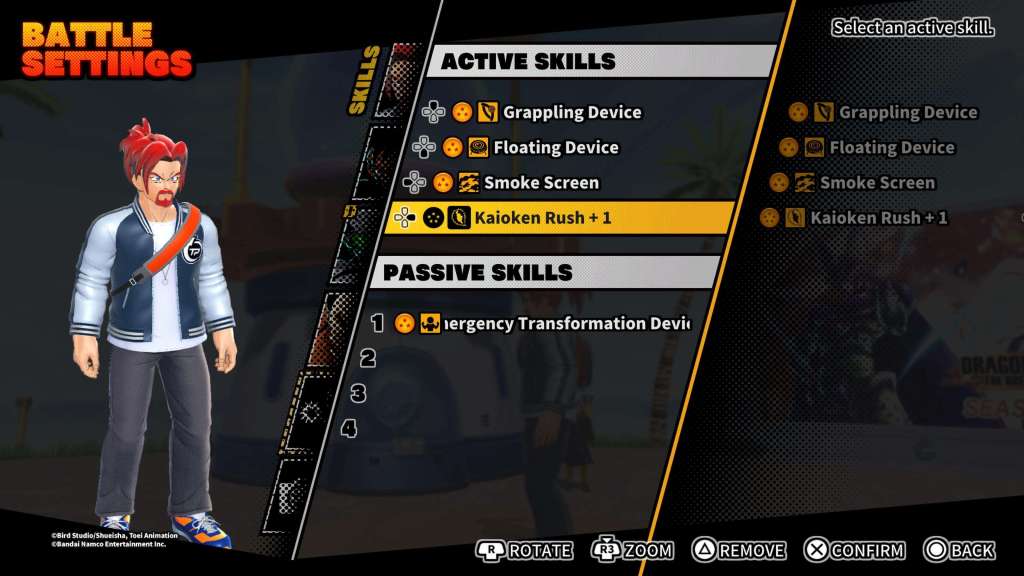
Task: Select the equipped Grappling Device active skill slot
Action: coord(570,112)
